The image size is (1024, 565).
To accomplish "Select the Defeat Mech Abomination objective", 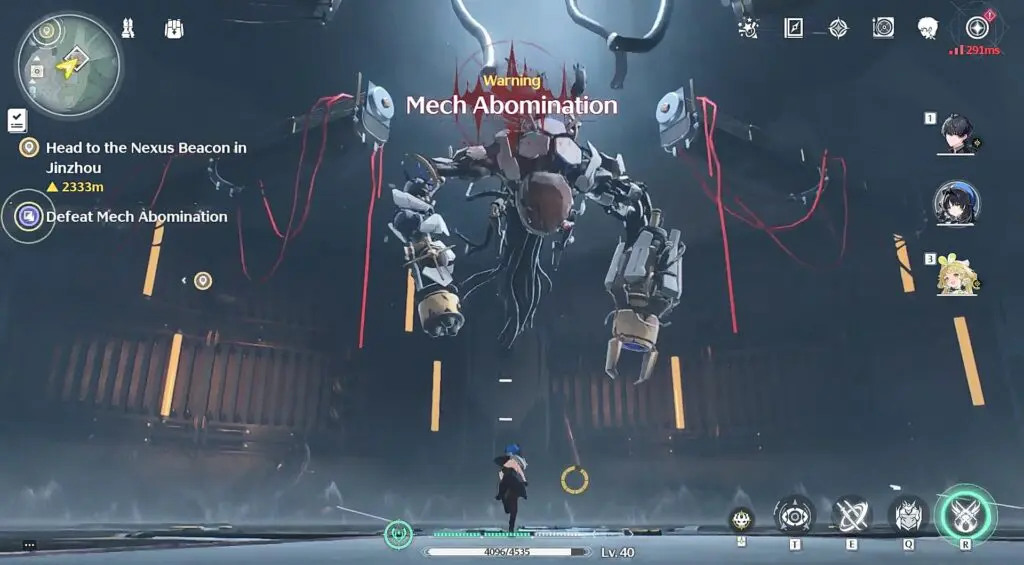I will 136,216.
